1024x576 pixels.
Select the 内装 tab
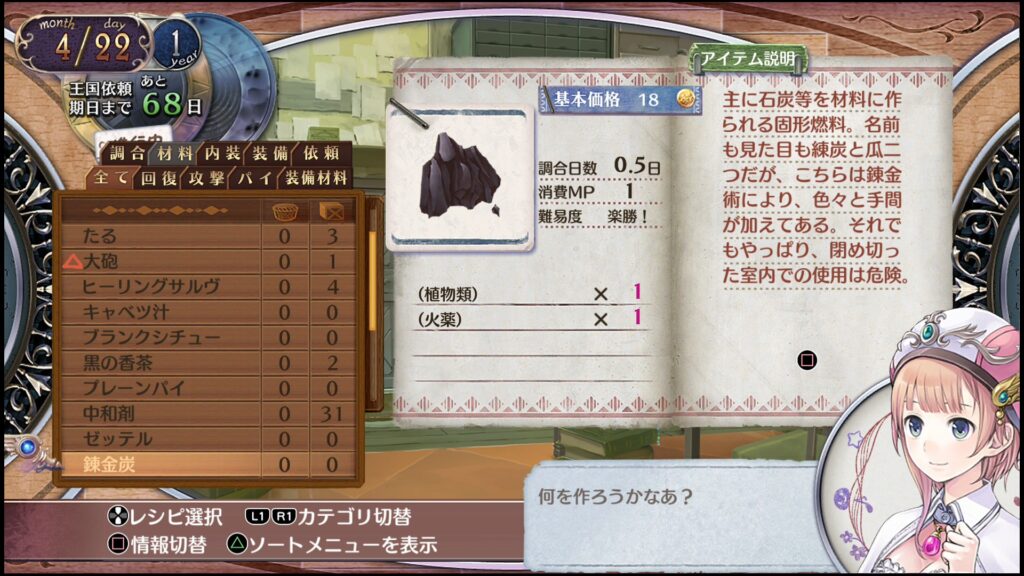pyautogui.click(x=223, y=154)
